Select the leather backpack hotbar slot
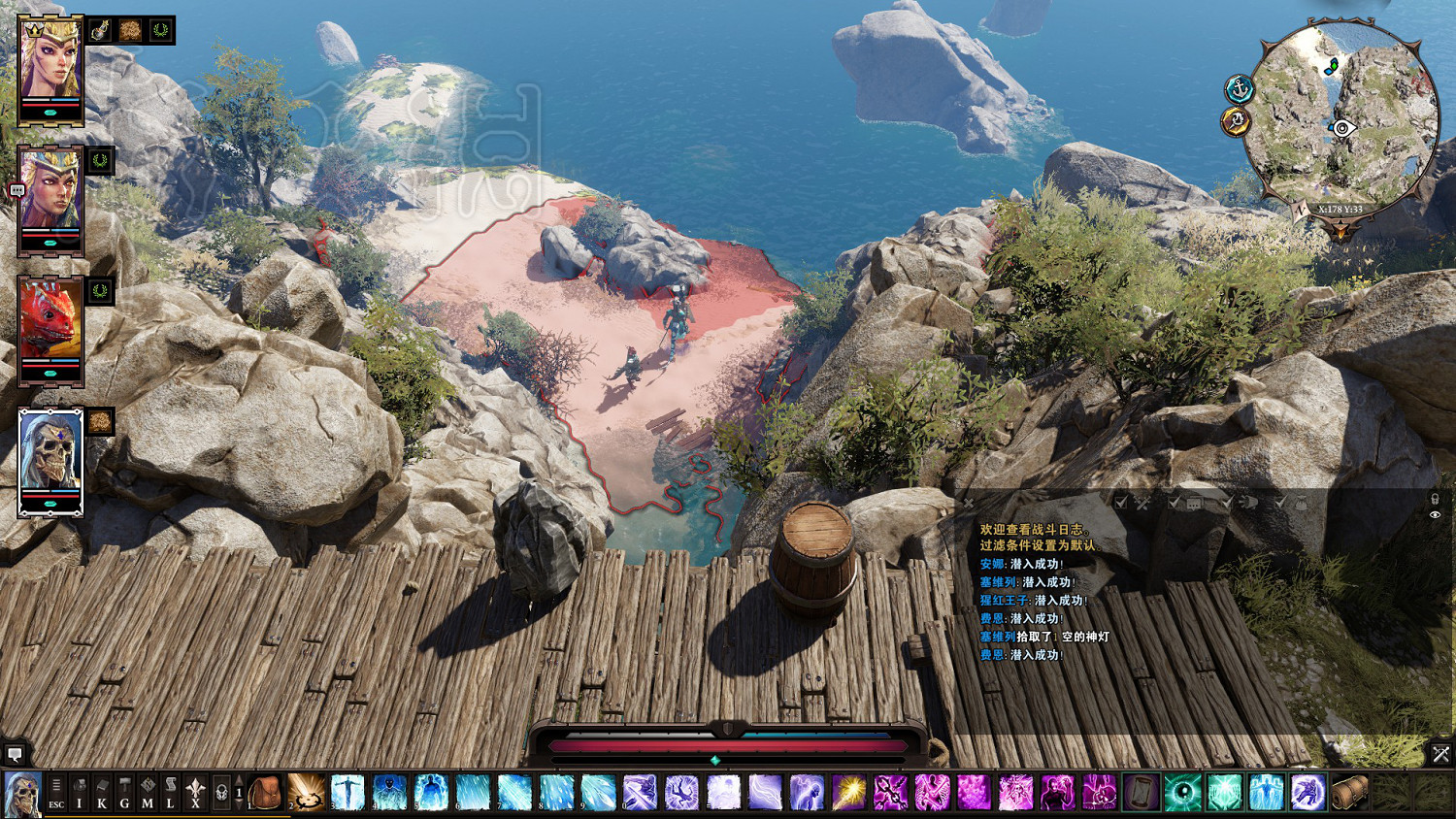 tap(264, 793)
